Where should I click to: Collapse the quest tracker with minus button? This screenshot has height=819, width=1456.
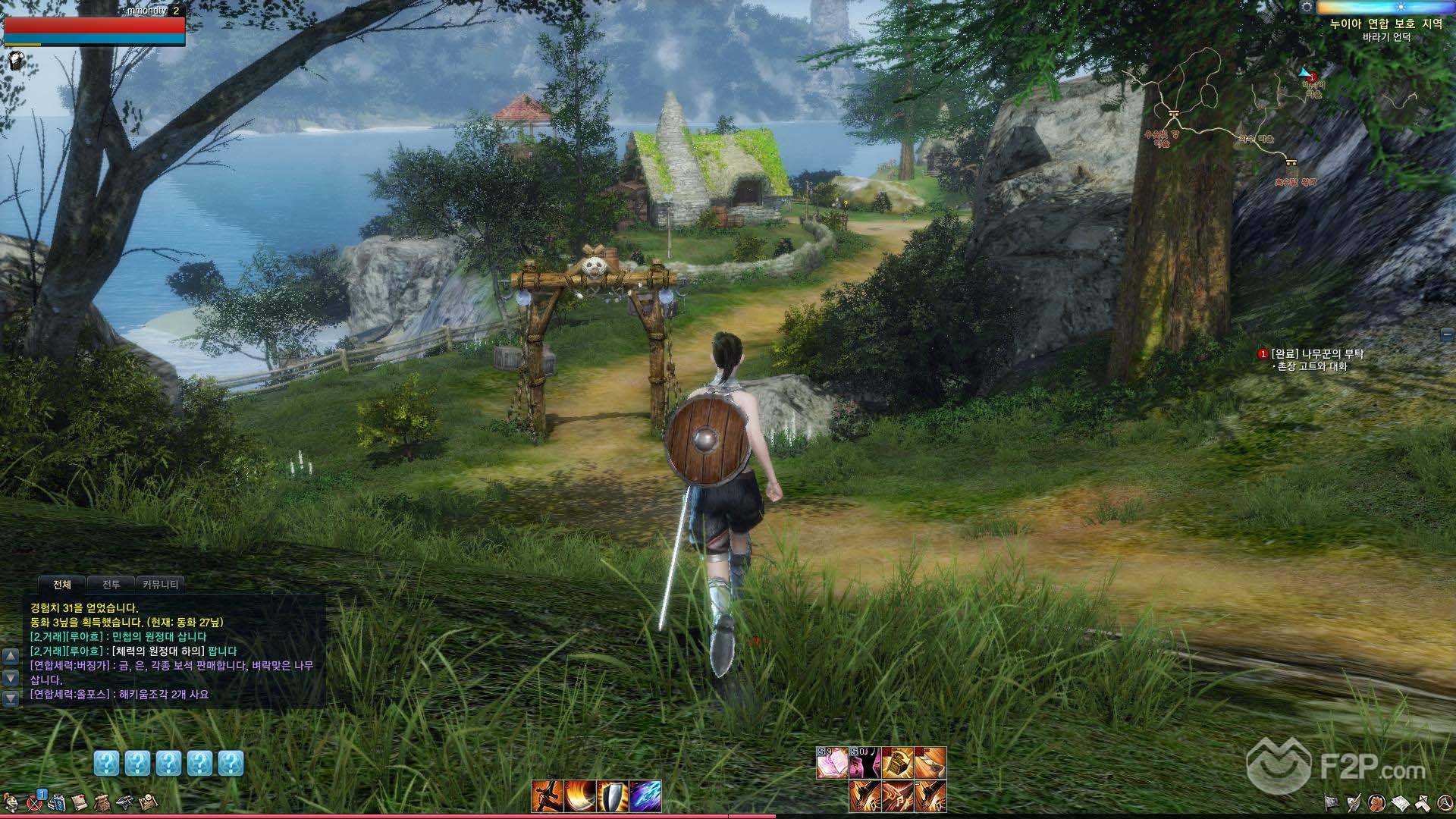[1447, 334]
